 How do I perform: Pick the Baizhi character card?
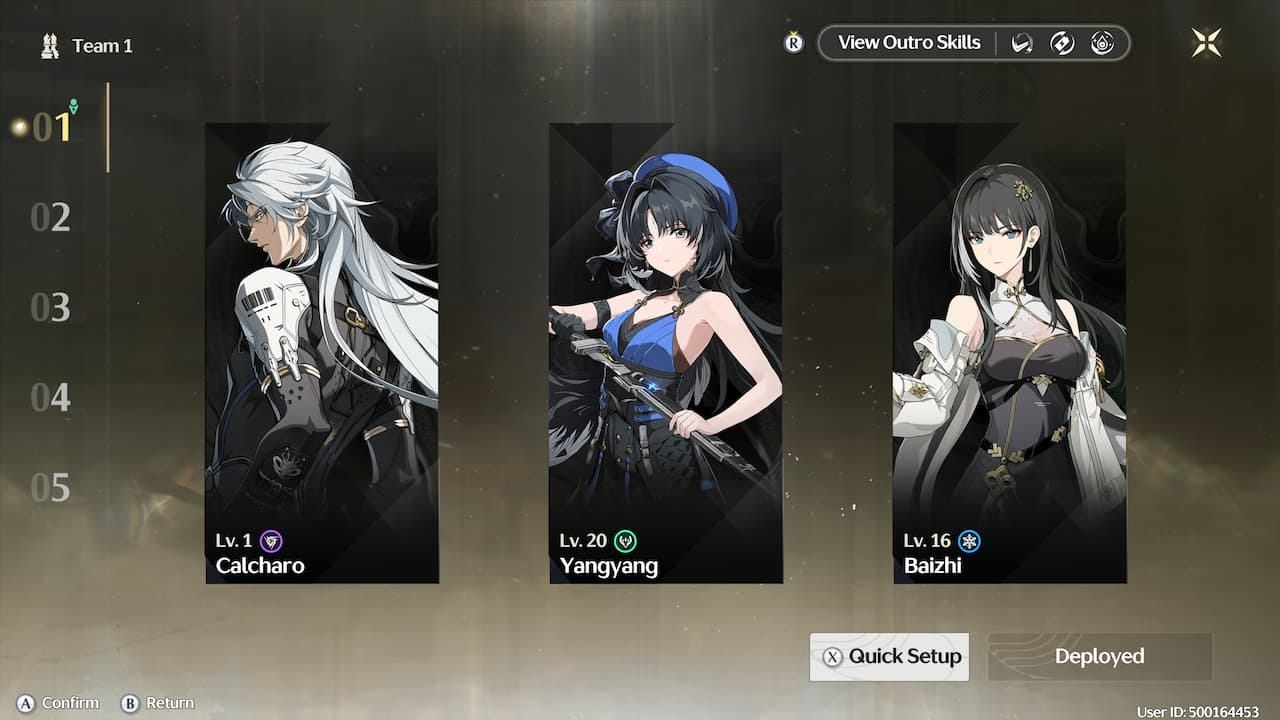coord(1009,353)
